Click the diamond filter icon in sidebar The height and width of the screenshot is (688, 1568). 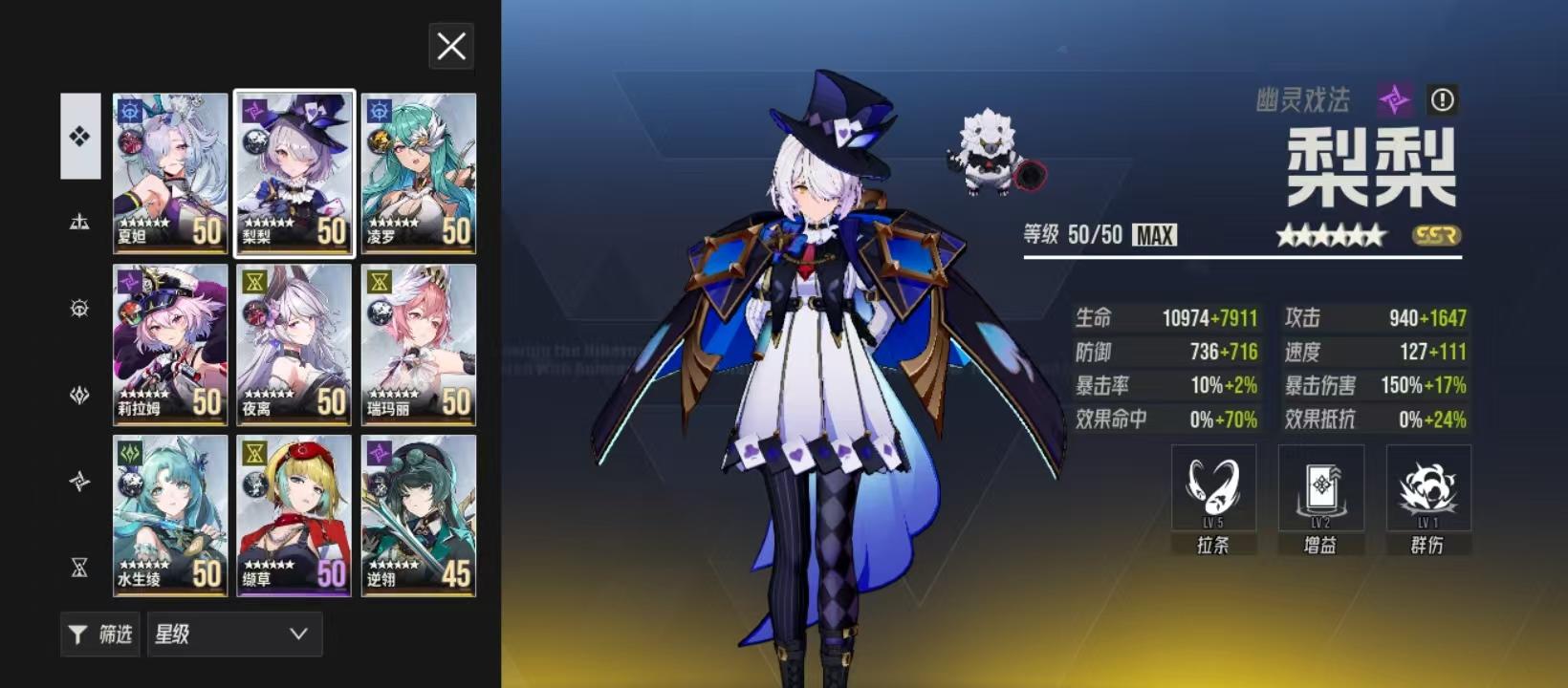point(80,135)
